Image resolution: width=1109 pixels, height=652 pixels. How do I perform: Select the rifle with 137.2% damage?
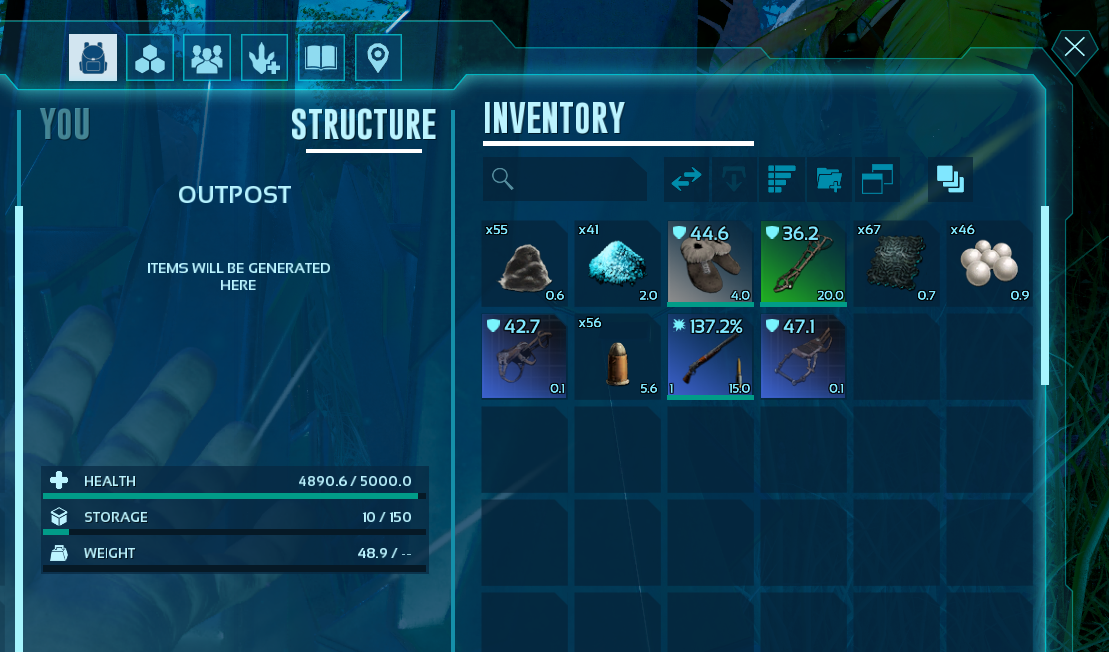(710, 356)
